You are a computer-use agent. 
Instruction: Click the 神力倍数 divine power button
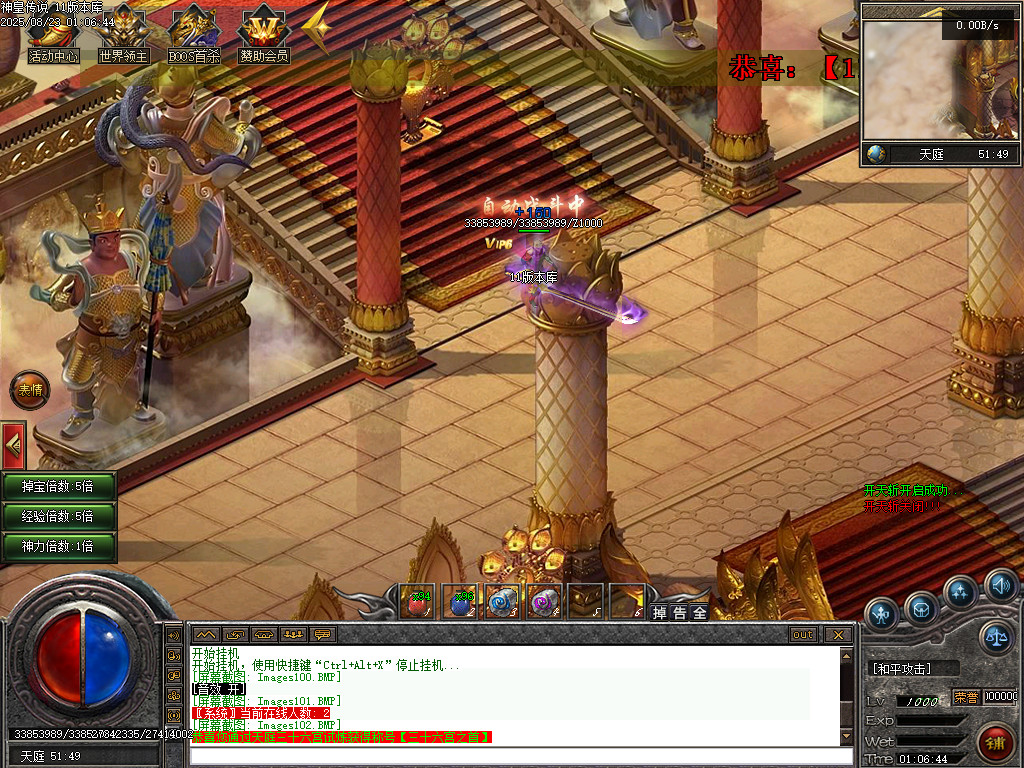click(x=58, y=547)
